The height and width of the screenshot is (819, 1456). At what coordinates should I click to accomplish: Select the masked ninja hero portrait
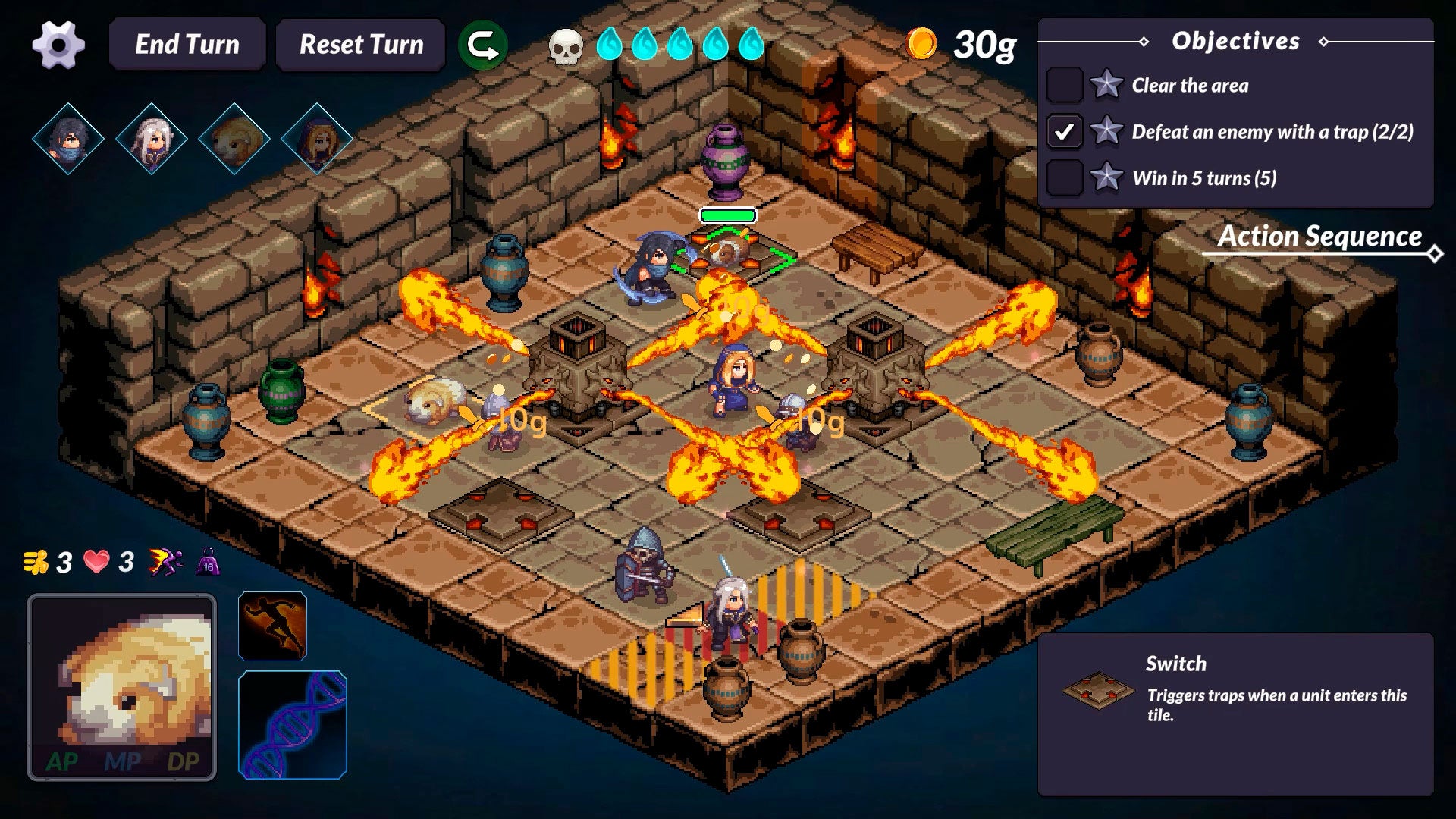click(x=68, y=140)
